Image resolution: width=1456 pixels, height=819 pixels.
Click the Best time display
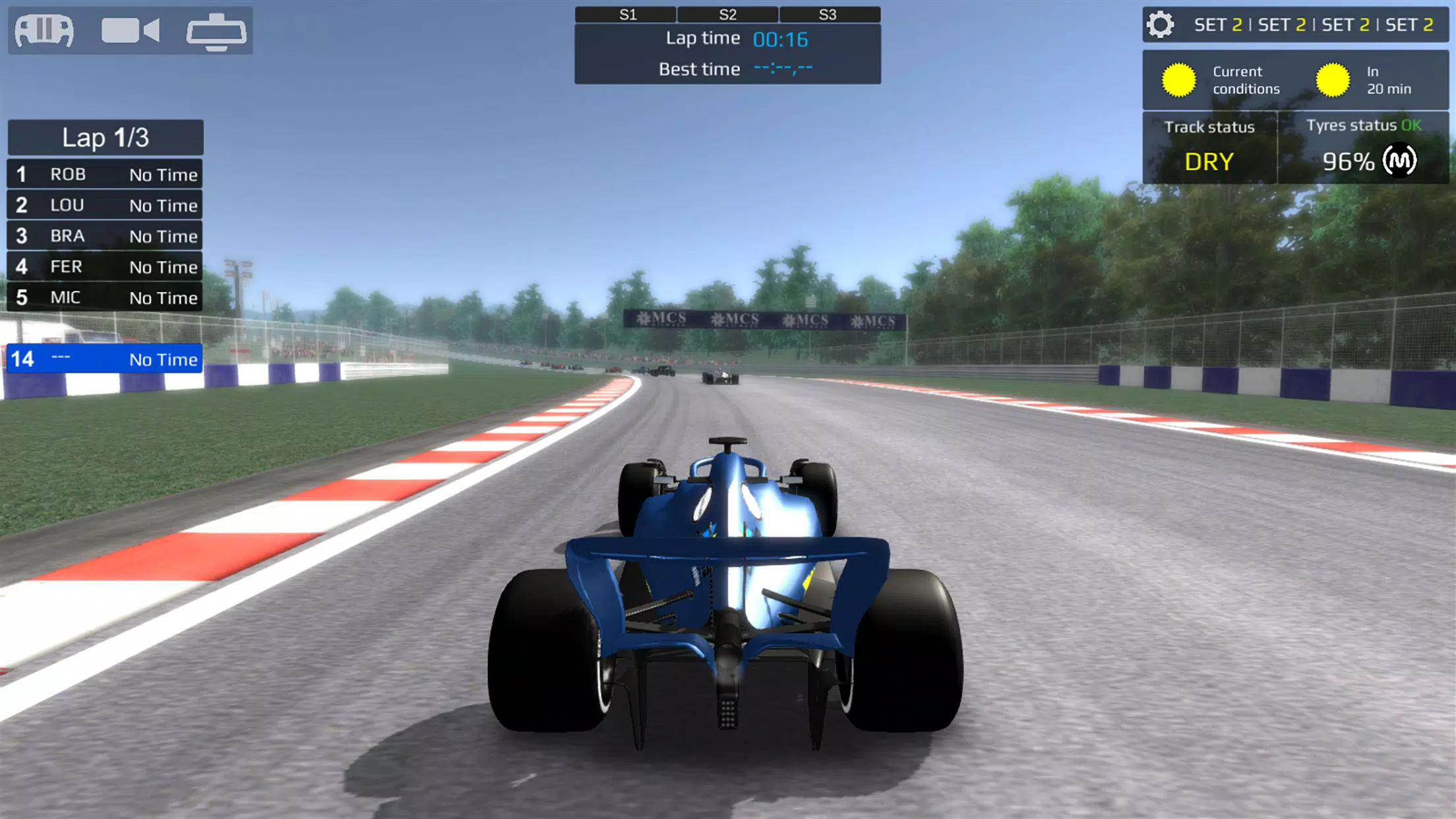[x=727, y=69]
